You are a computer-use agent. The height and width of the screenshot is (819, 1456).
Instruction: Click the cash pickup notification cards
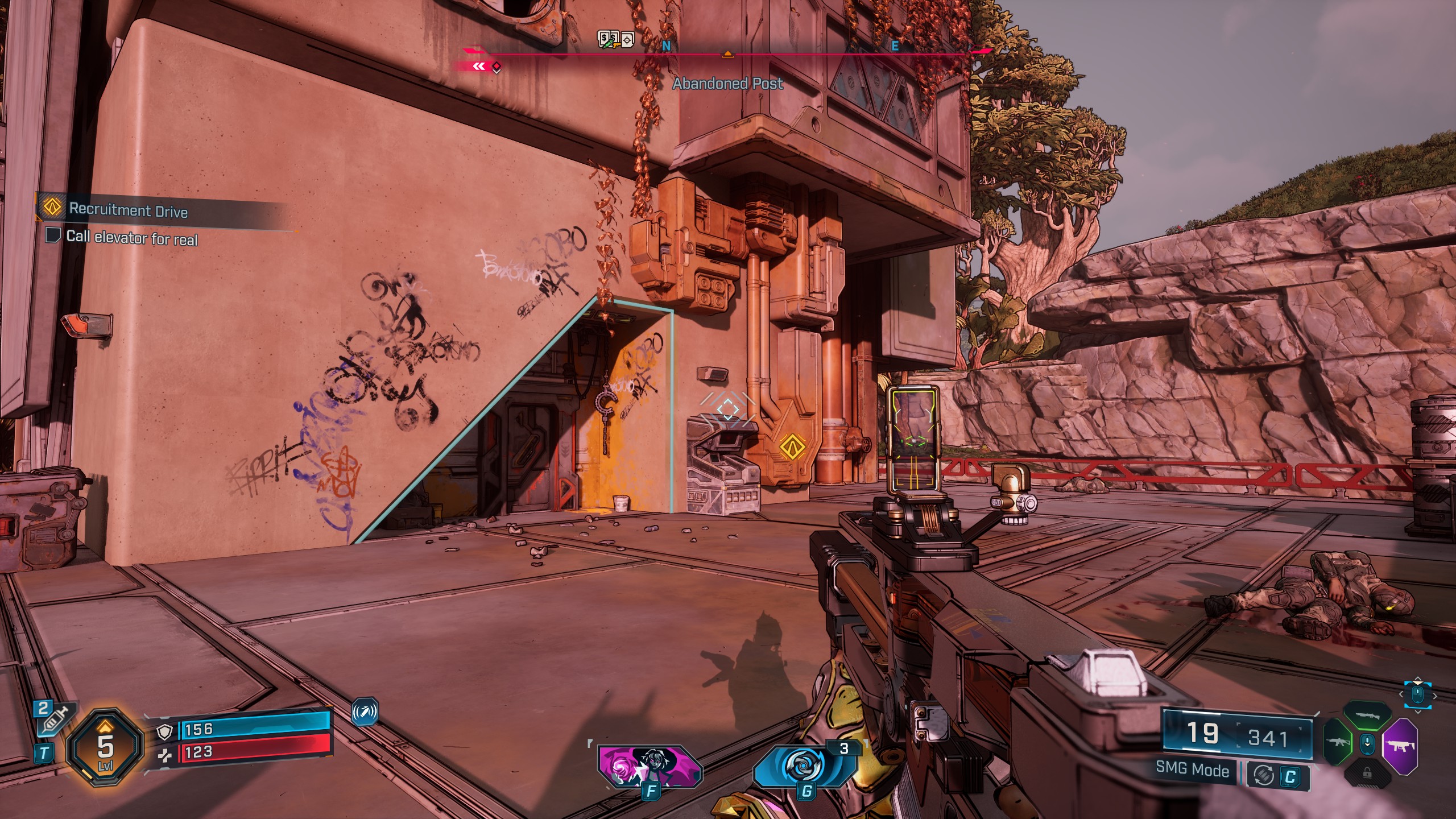click(615, 39)
